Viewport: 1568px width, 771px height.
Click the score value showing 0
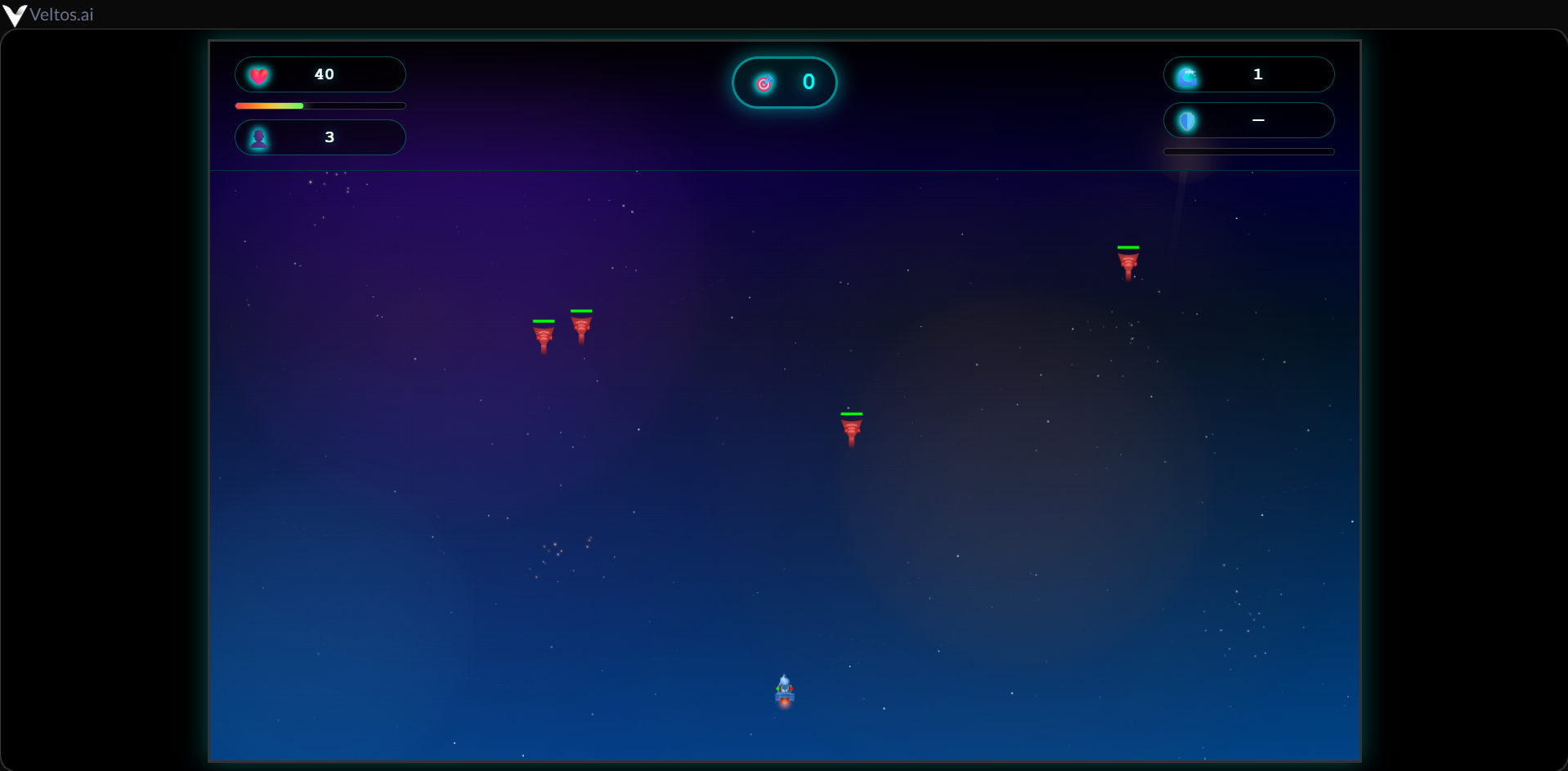tap(809, 82)
